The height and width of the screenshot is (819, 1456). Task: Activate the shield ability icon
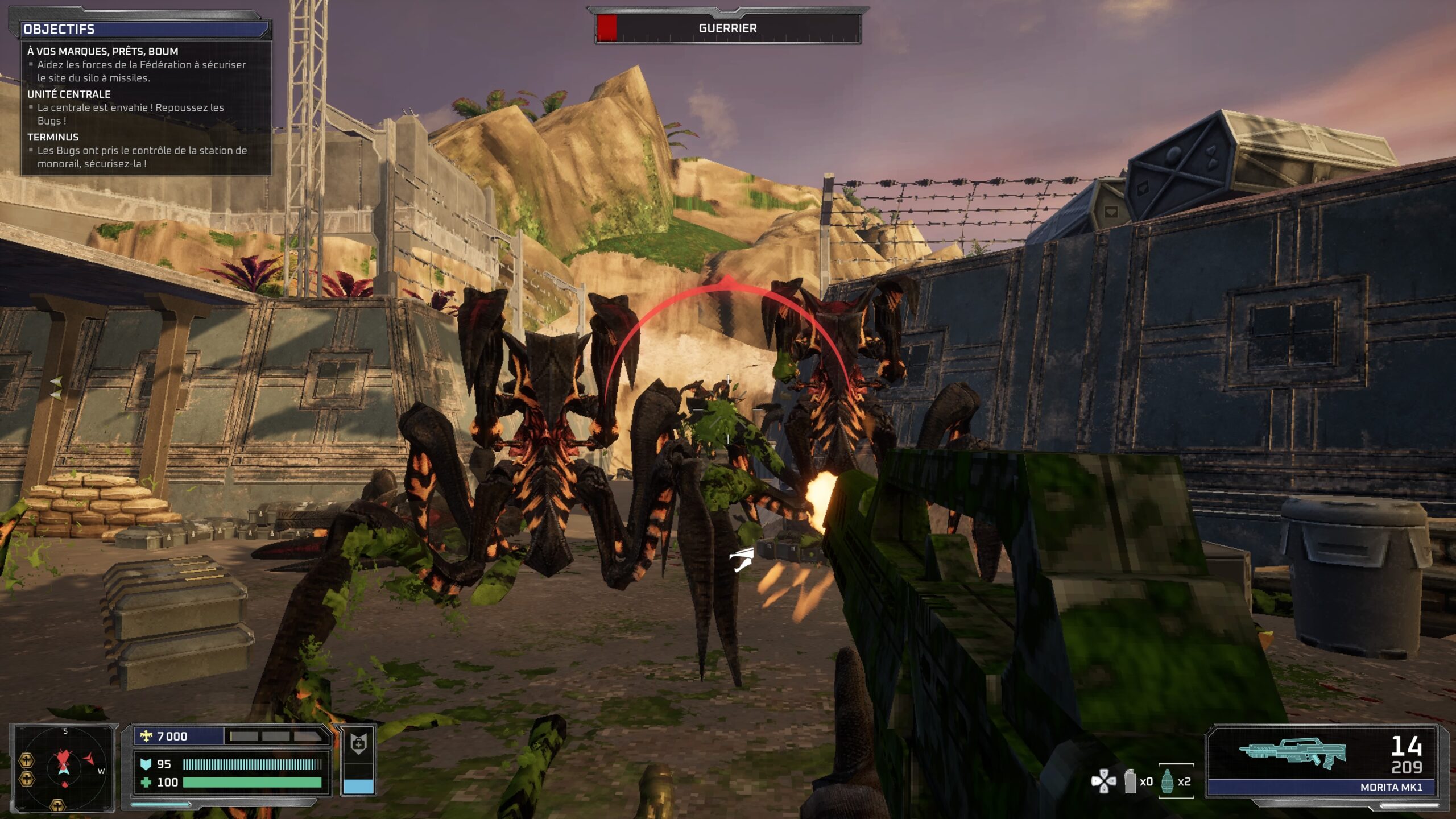click(x=358, y=744)
